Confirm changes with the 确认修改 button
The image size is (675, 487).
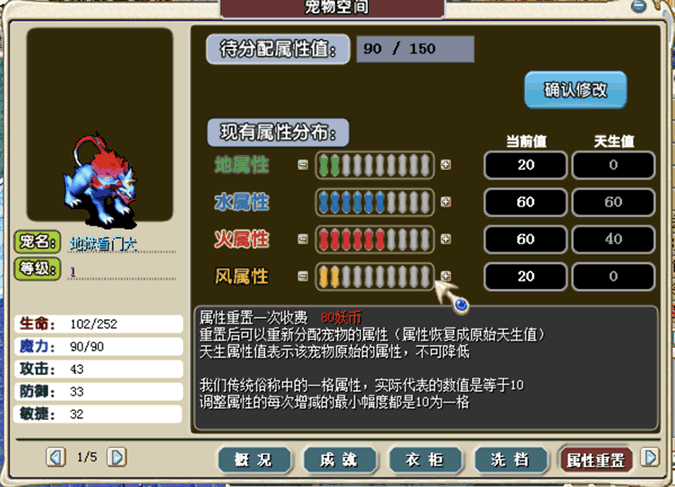click(575, 90)
